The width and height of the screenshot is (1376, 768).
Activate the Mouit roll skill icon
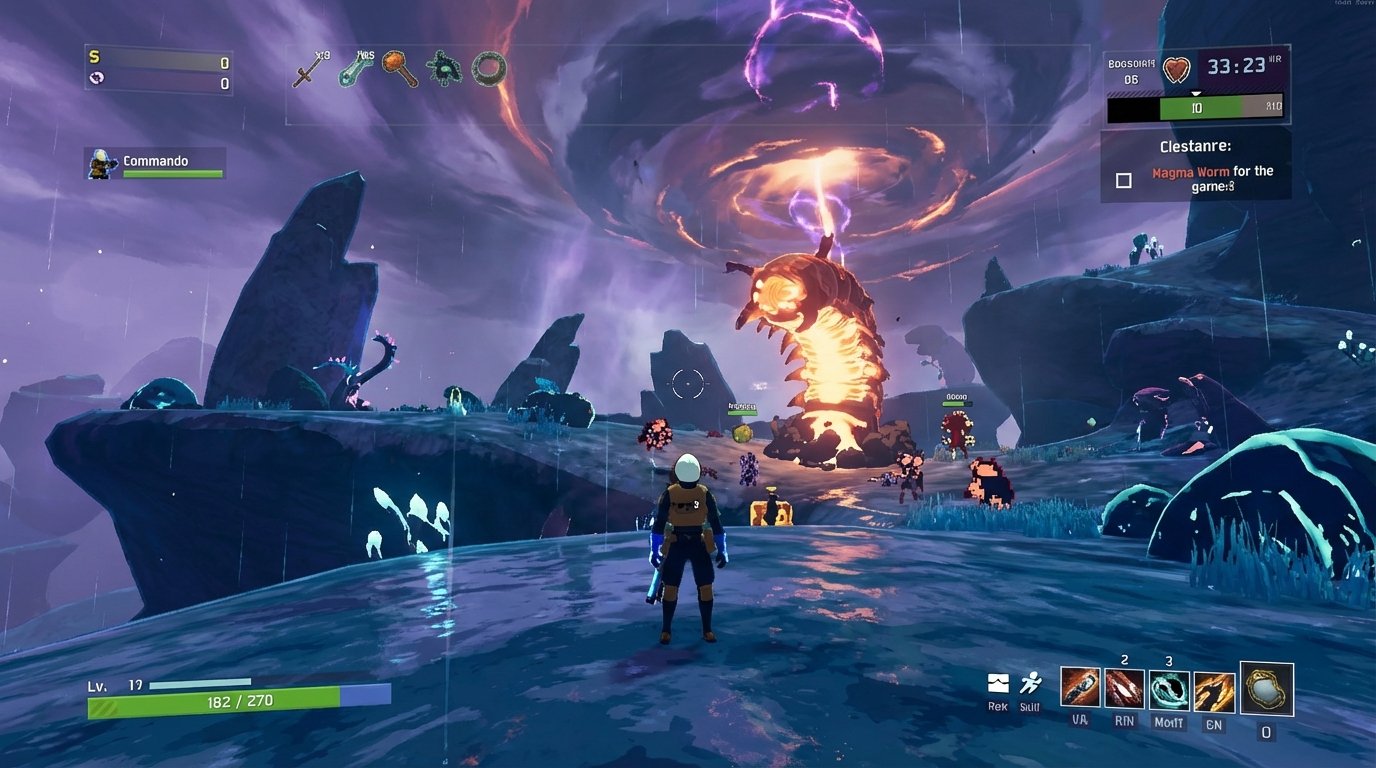coord(1168,688)
